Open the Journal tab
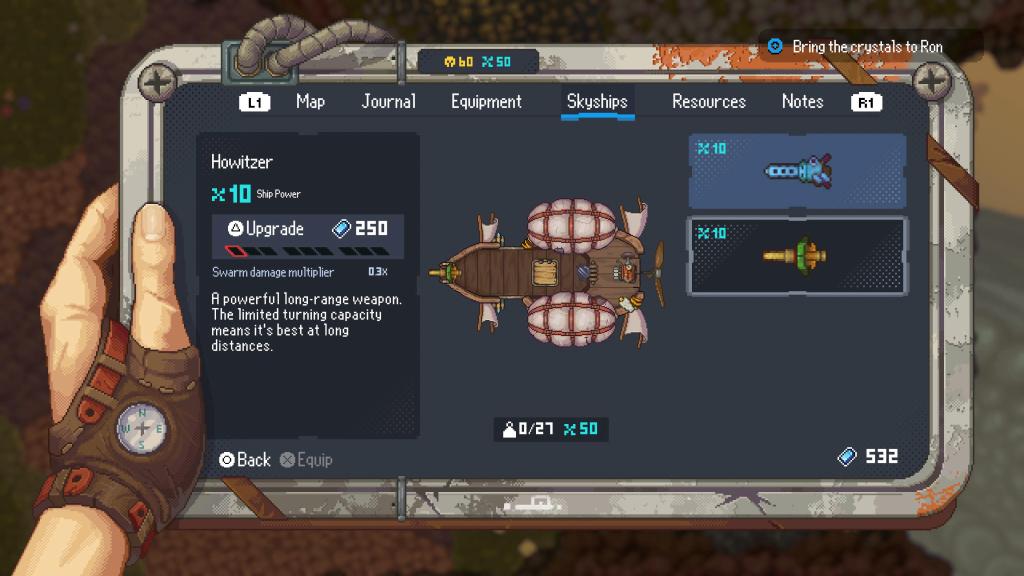The width and height of the screenshot is (1024, 576). point(388,101)
